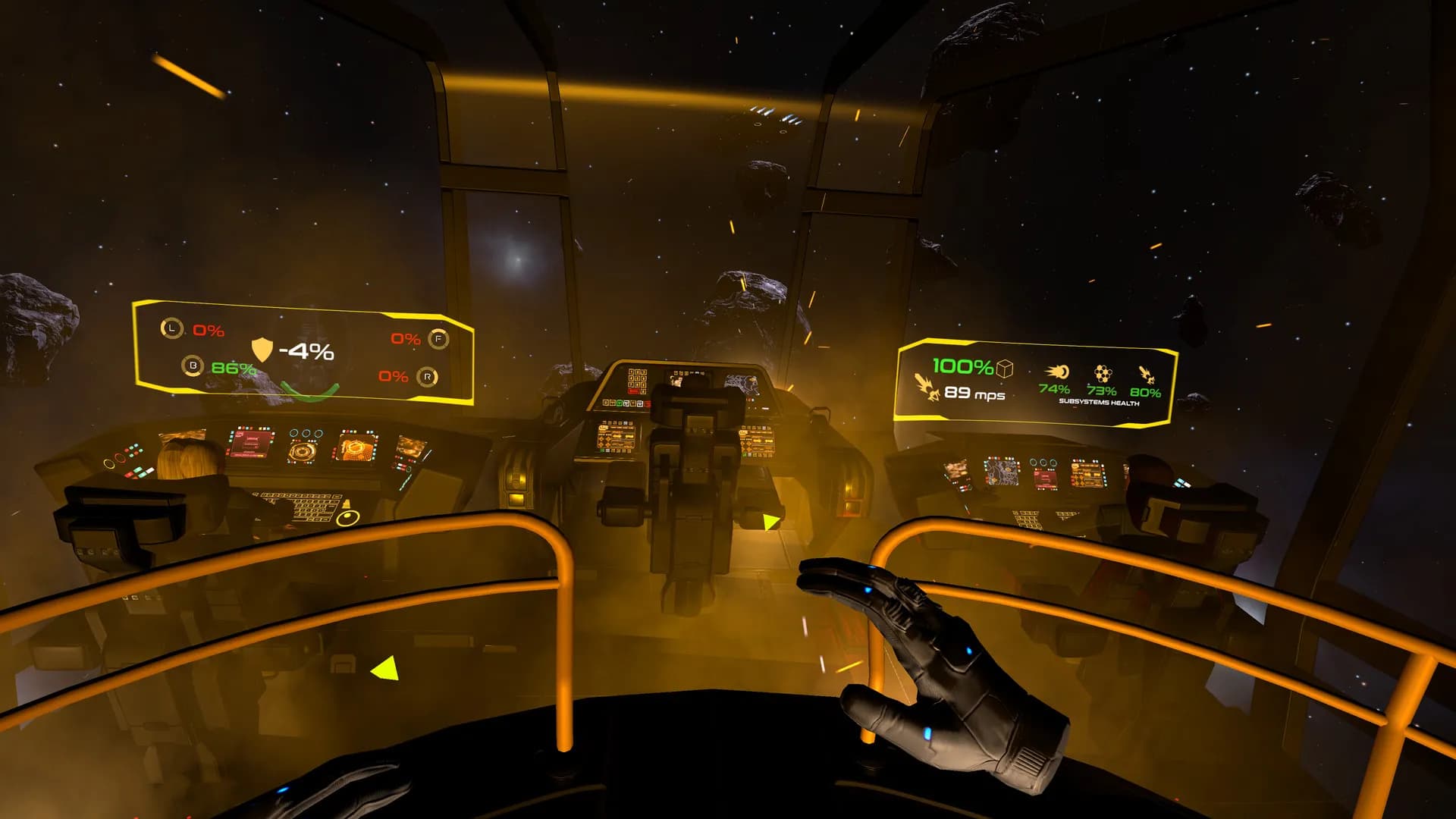Viewport: 1456px width, 819px height.
Task: Select the comet subsystem health icon
Action: coord(1057,372)
